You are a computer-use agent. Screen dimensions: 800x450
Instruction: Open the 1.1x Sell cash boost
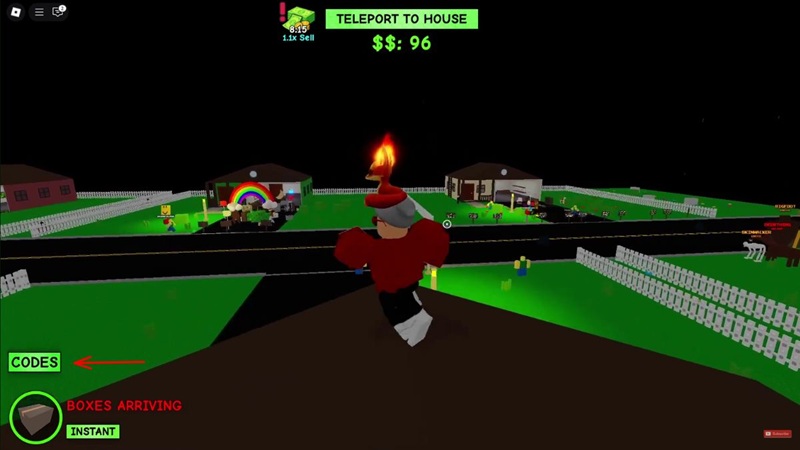pos(300,22)
